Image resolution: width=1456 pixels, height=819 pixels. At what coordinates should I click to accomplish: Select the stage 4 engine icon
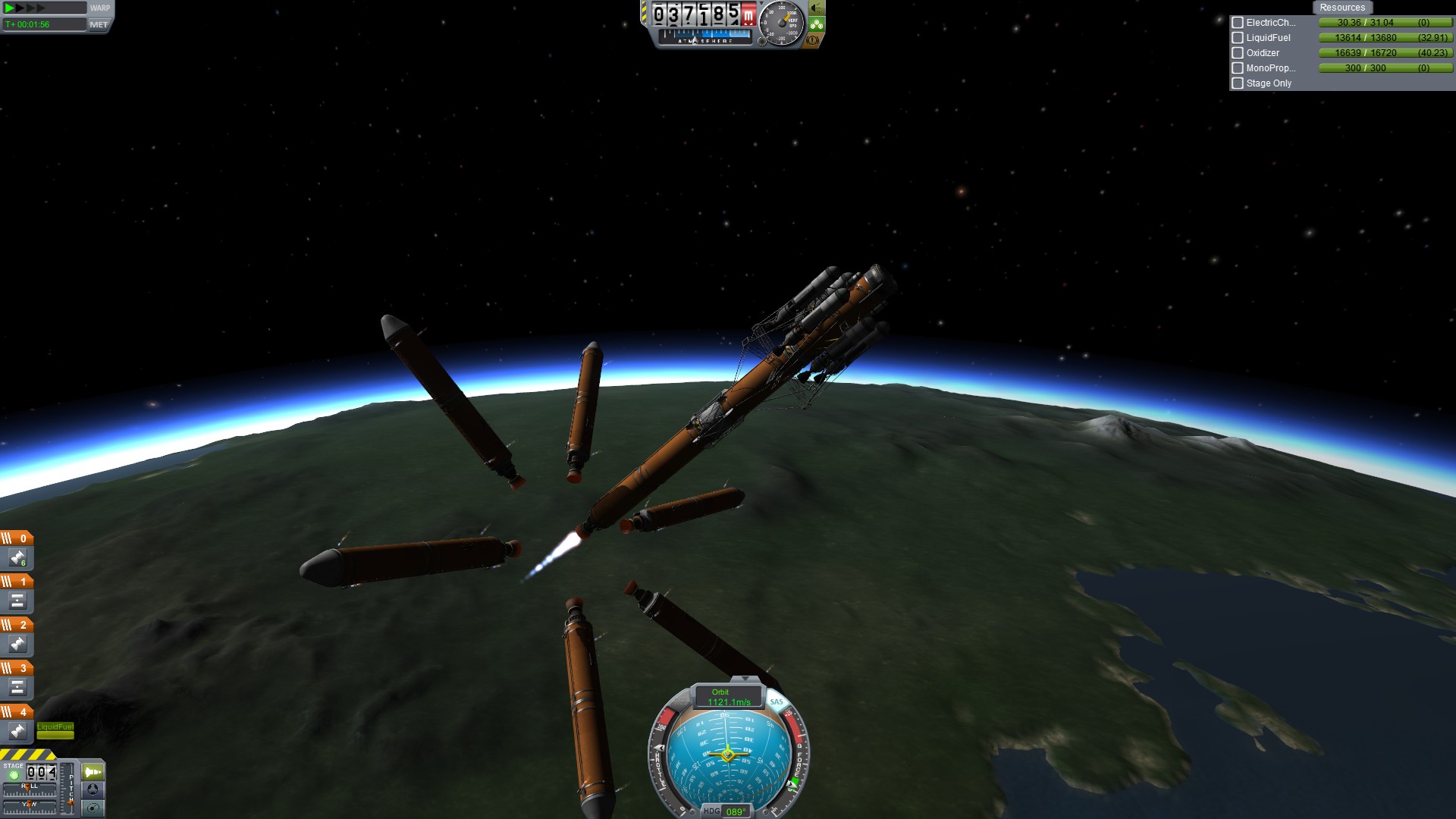pyautogui.click(x=17, y=731)
